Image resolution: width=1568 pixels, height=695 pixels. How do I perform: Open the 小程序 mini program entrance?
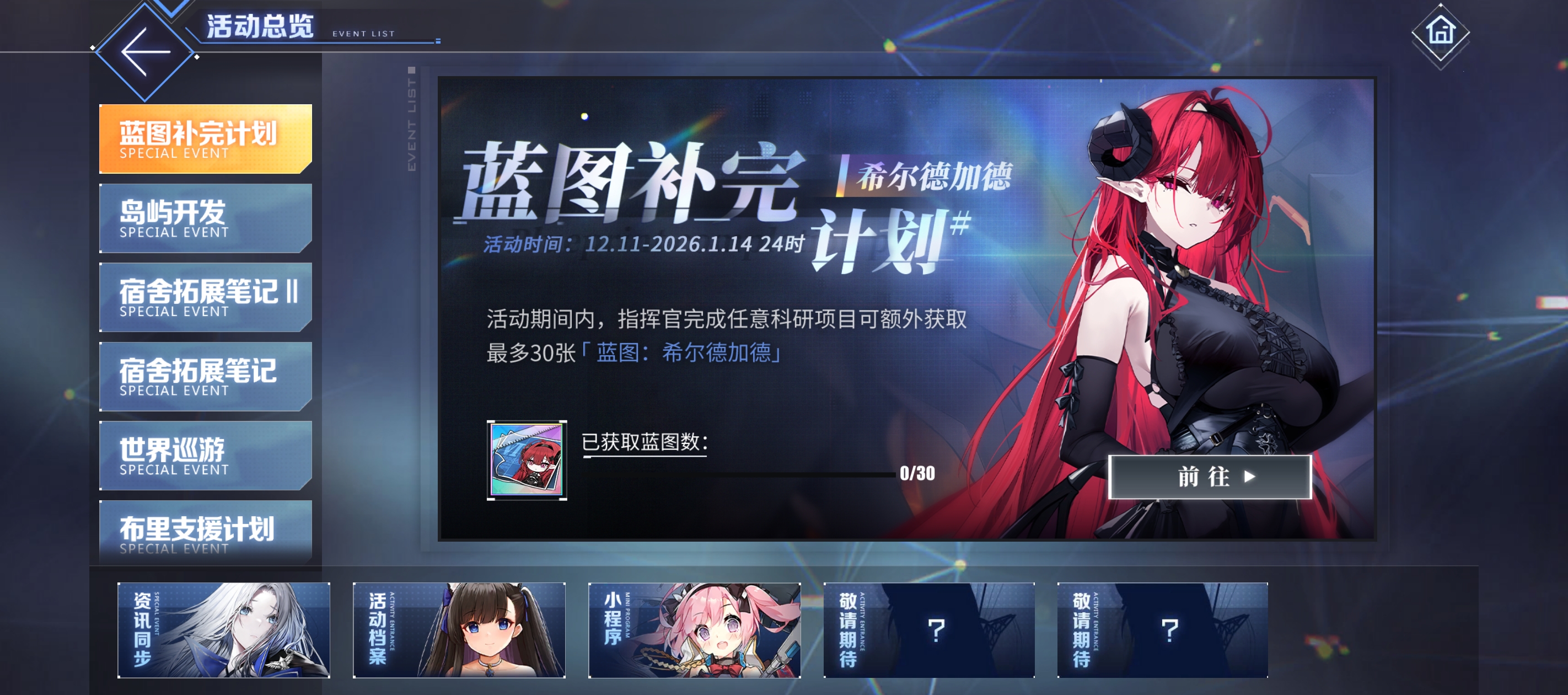(694, 629)
